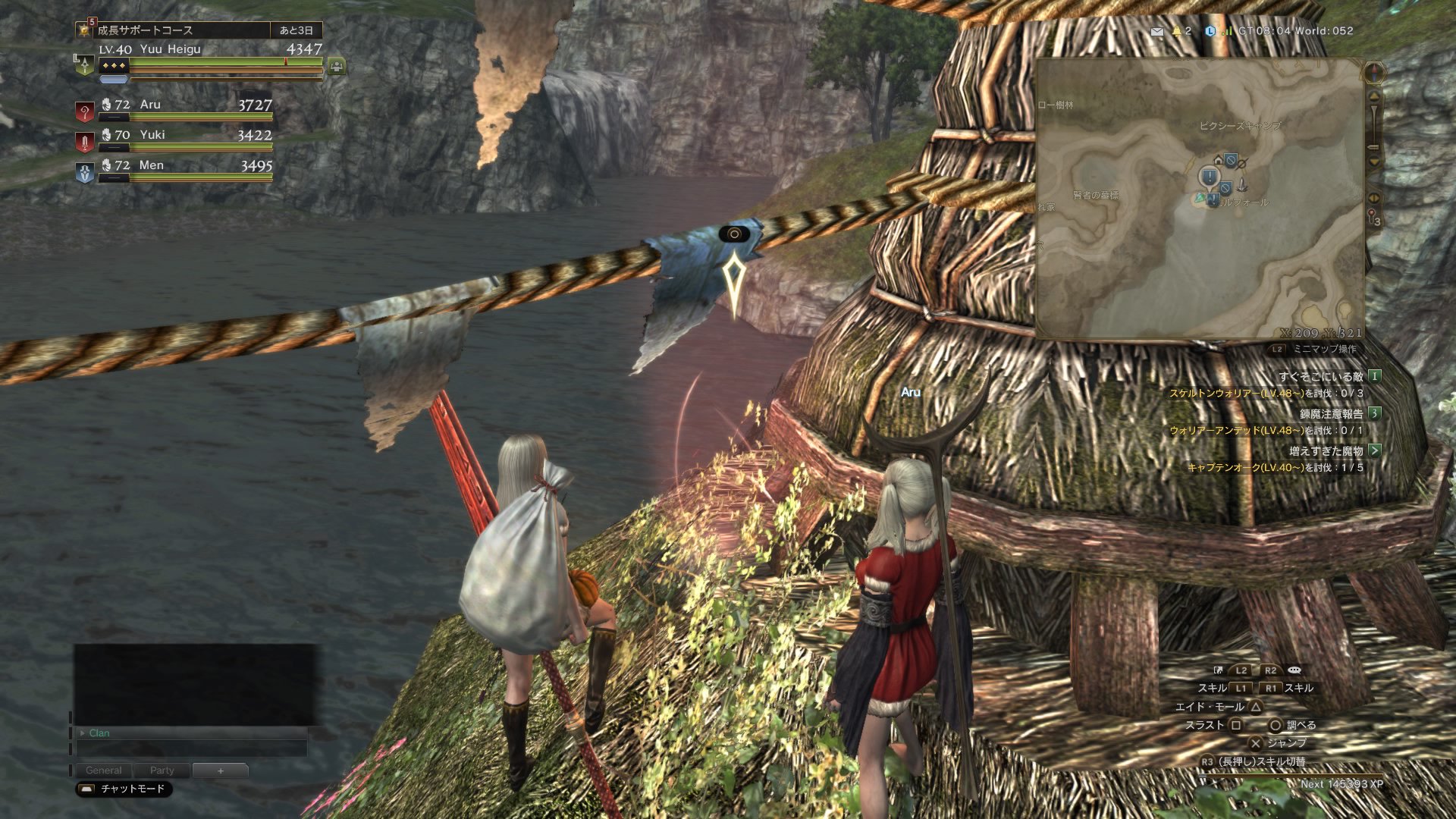The image size is (1456, 819).
Task: Click the compass icon beside the minimap
Action: coord(1374,74)
